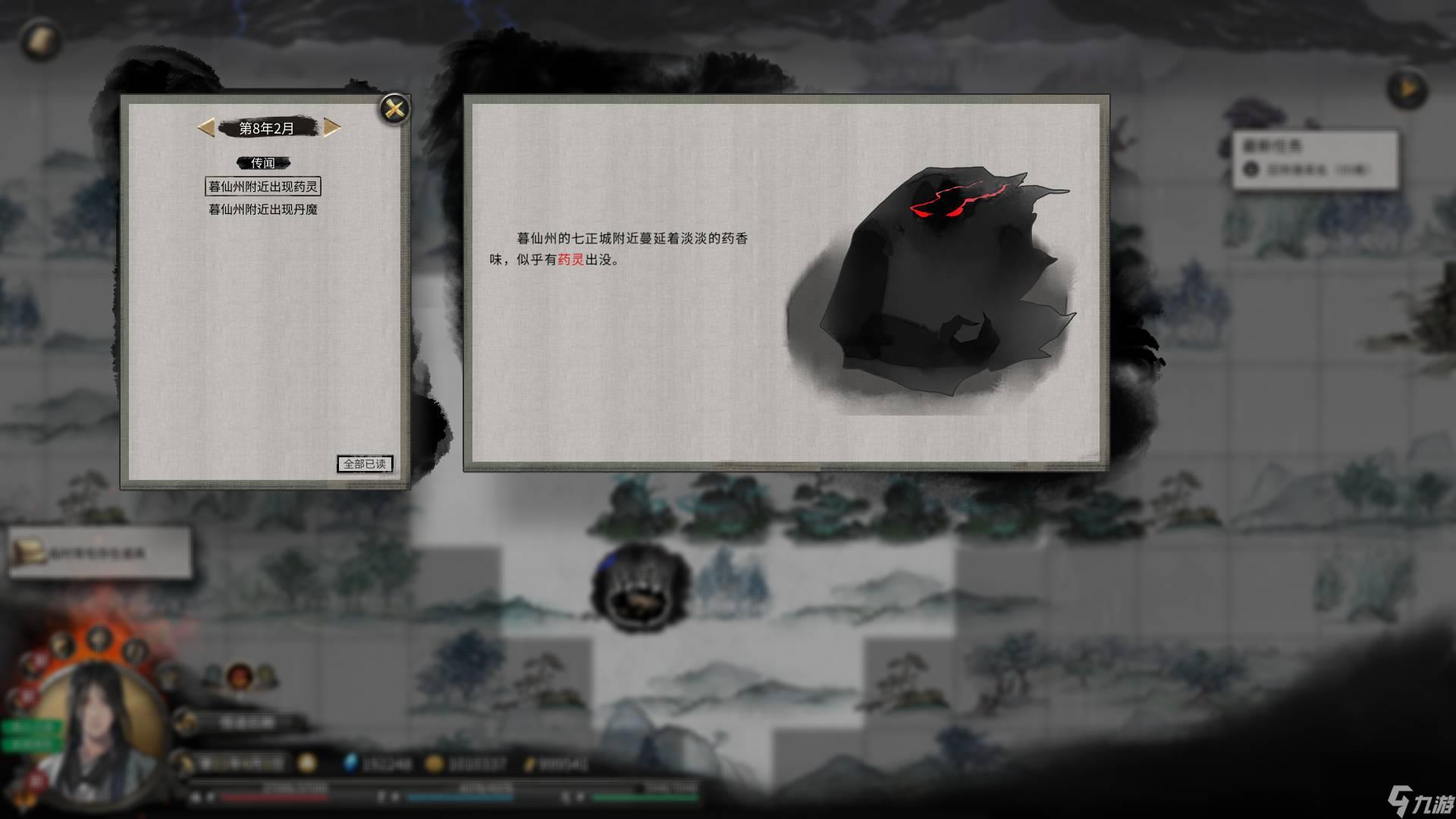Click the blue gem currency icon
1456x819 pixels.
350,764
